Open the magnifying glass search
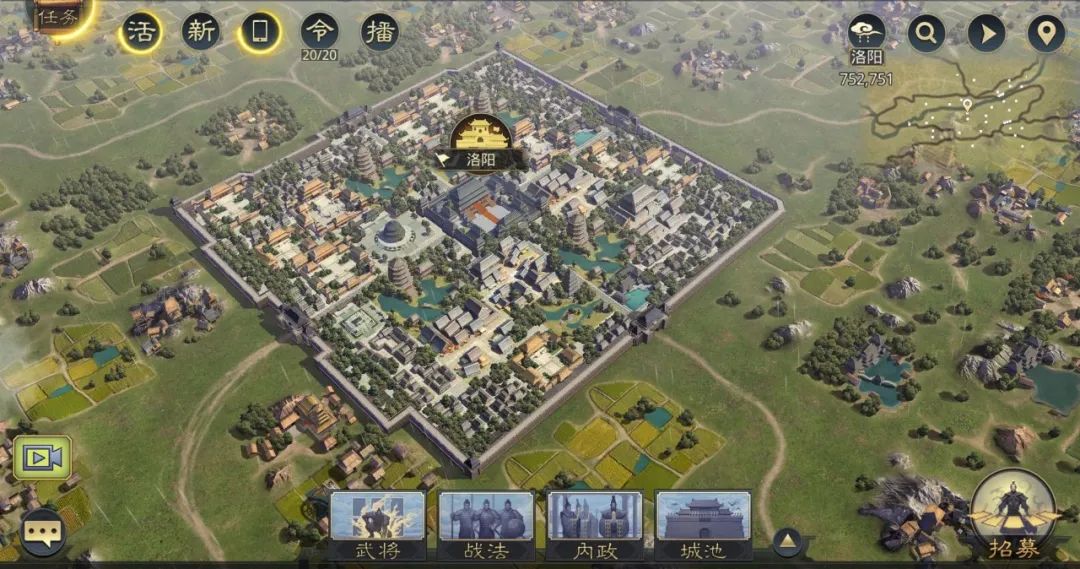The width and height of the screenshot is (1080, 569). pyautogui.click(x=926, y=34)
